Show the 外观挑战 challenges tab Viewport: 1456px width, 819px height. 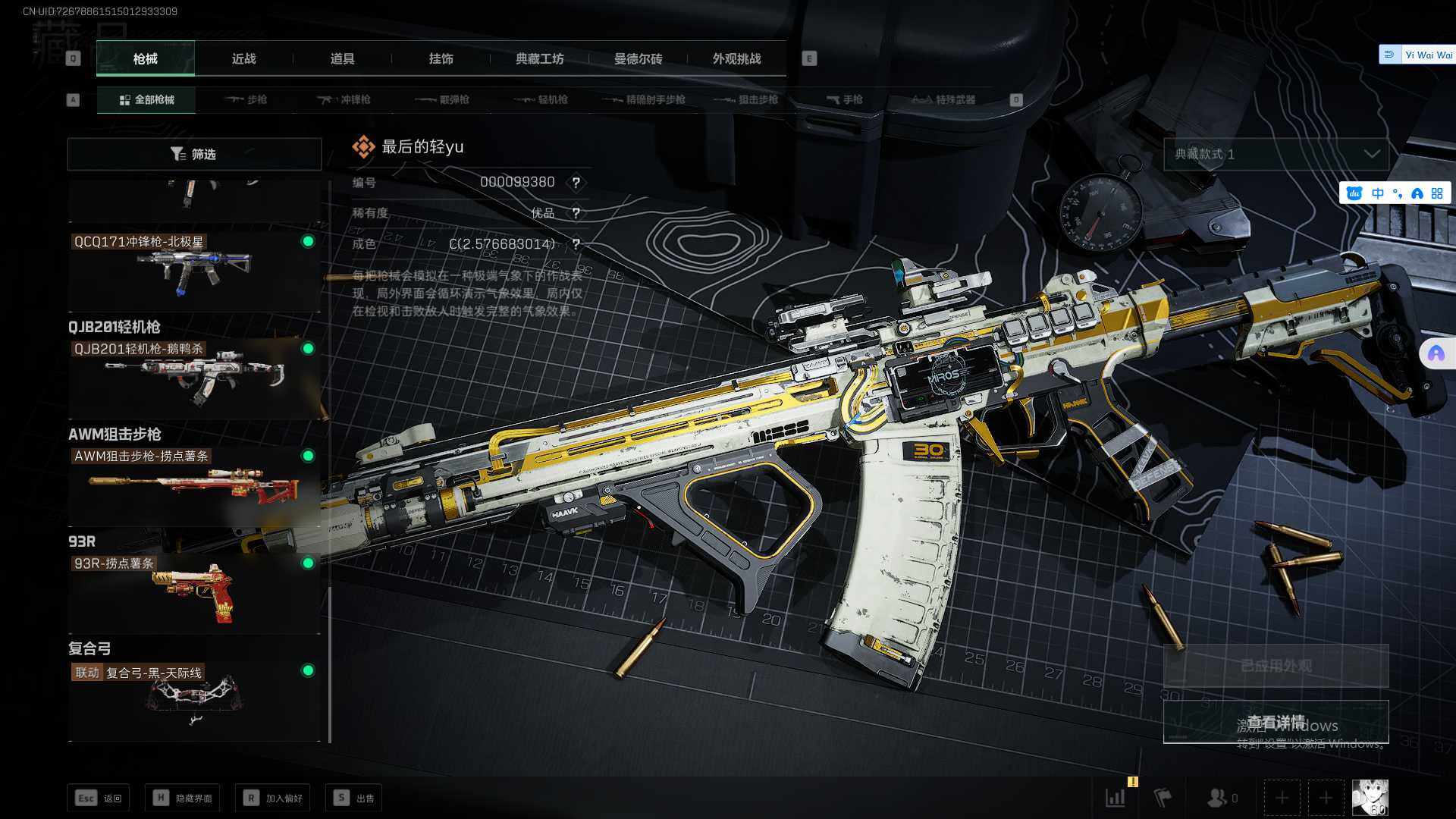tap(736, 58)
